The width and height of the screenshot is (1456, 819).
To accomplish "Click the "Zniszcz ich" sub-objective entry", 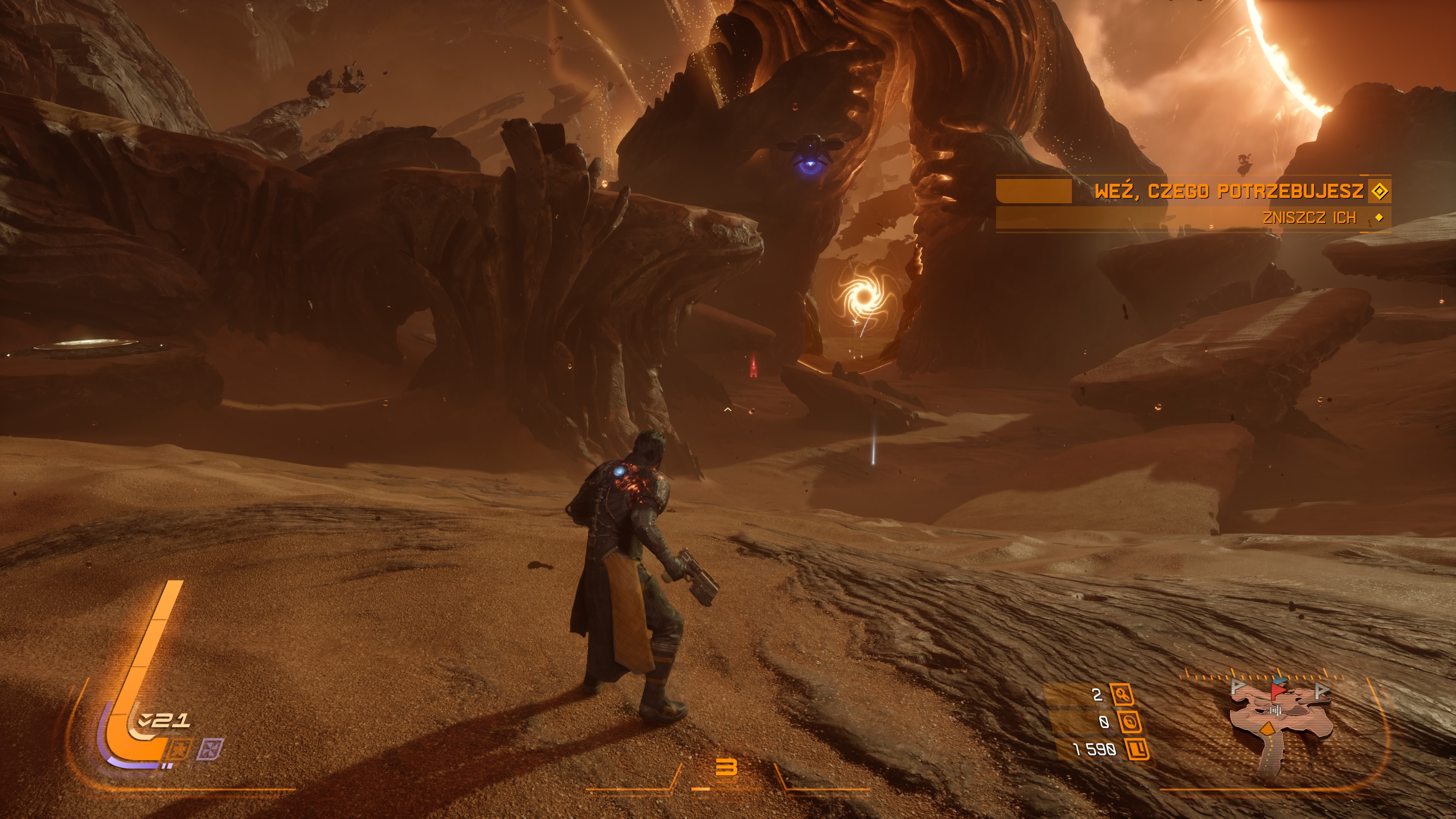I will pyautogui.click(x=1309, y=218).
